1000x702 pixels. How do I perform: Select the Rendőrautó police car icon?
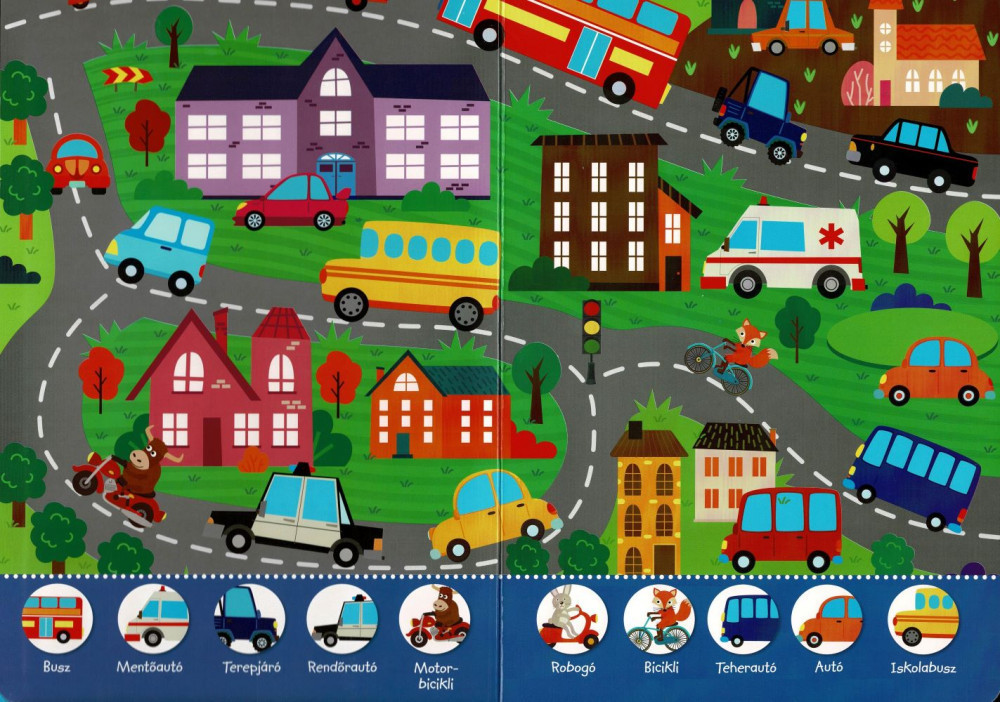[342, 619]
